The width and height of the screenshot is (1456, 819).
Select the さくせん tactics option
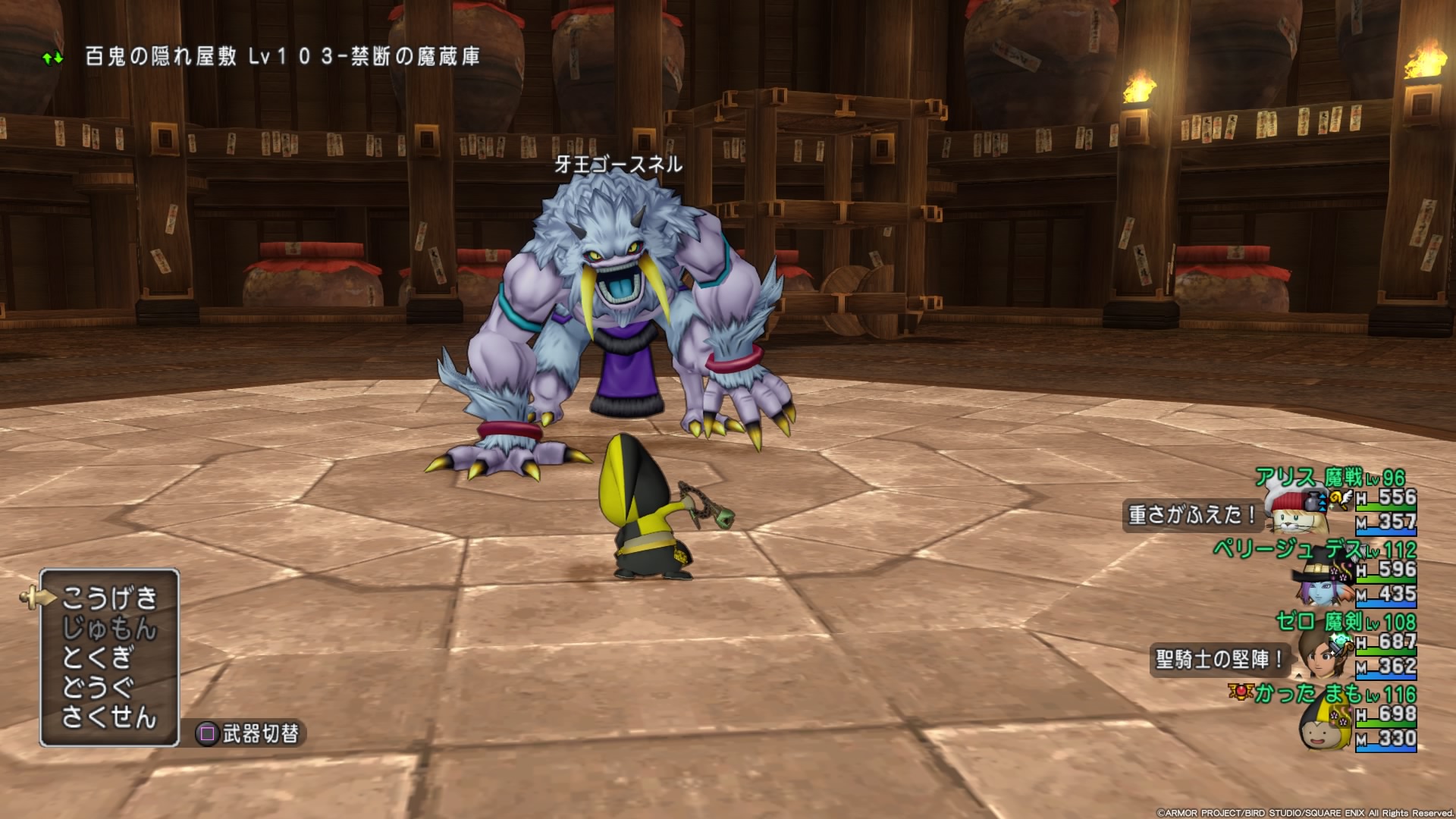[x=109, y=717]
